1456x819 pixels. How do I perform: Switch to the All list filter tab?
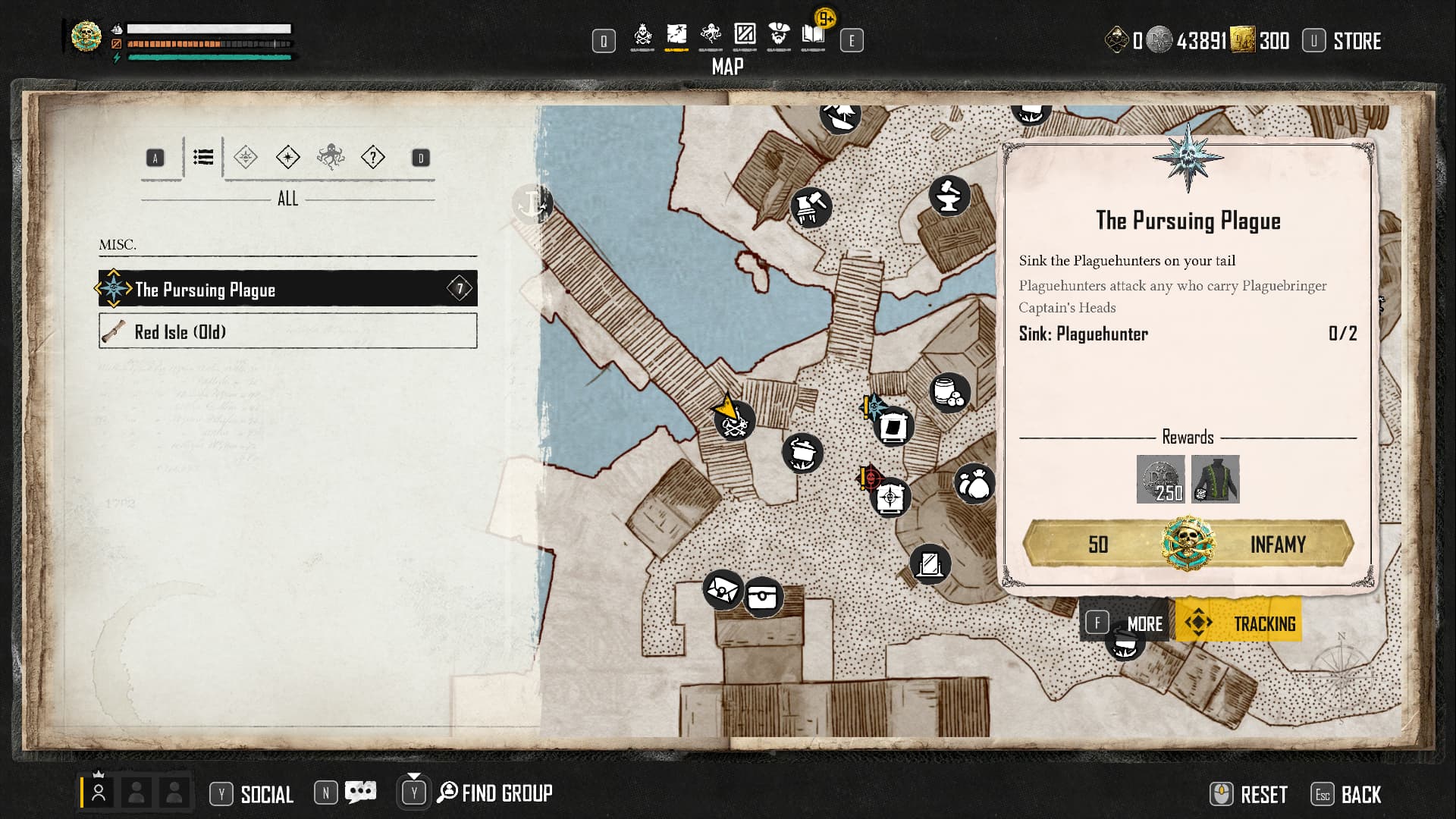coord(203,158)
